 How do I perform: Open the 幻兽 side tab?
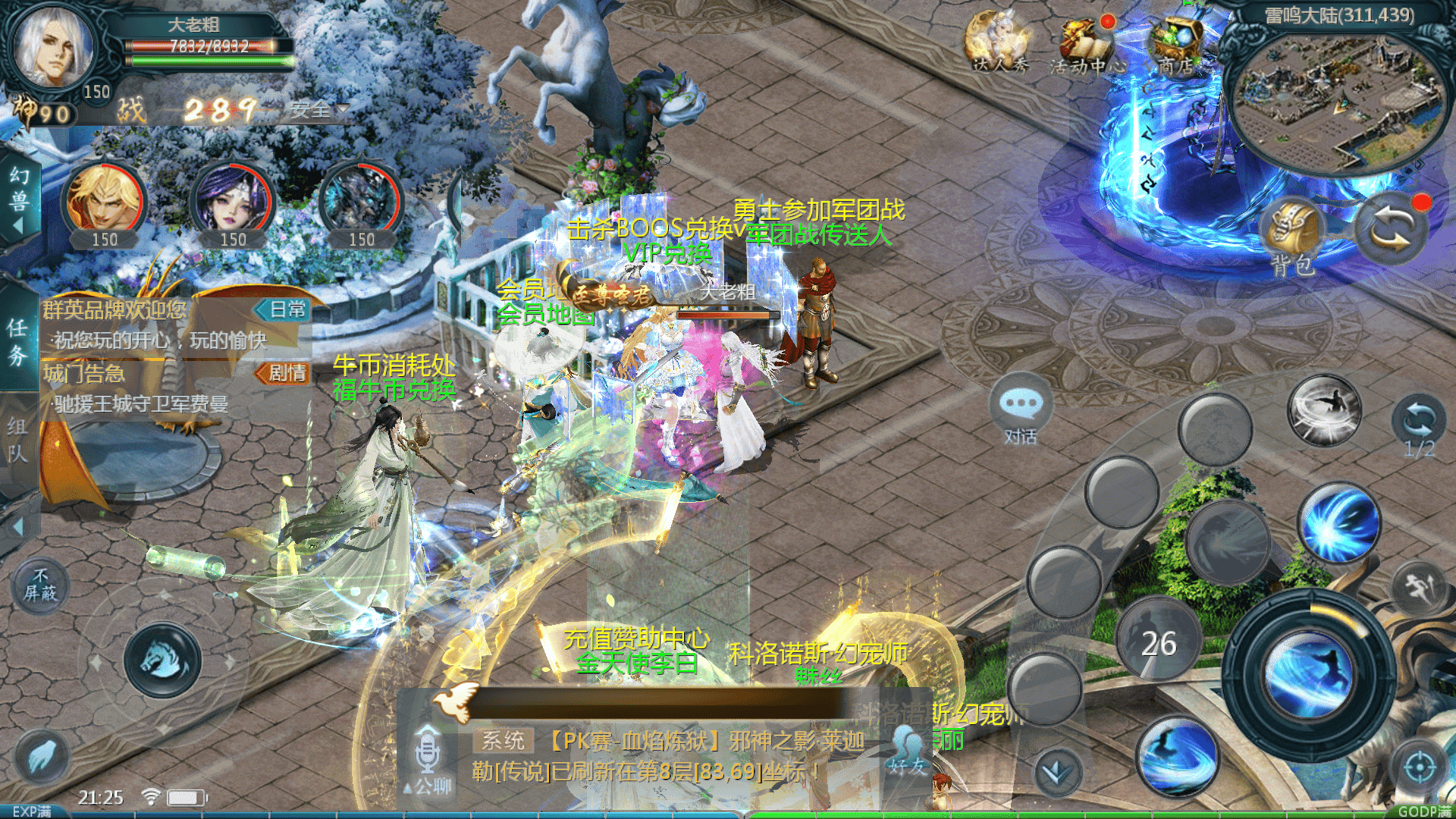pyautogui.click(x=19, y=199)
